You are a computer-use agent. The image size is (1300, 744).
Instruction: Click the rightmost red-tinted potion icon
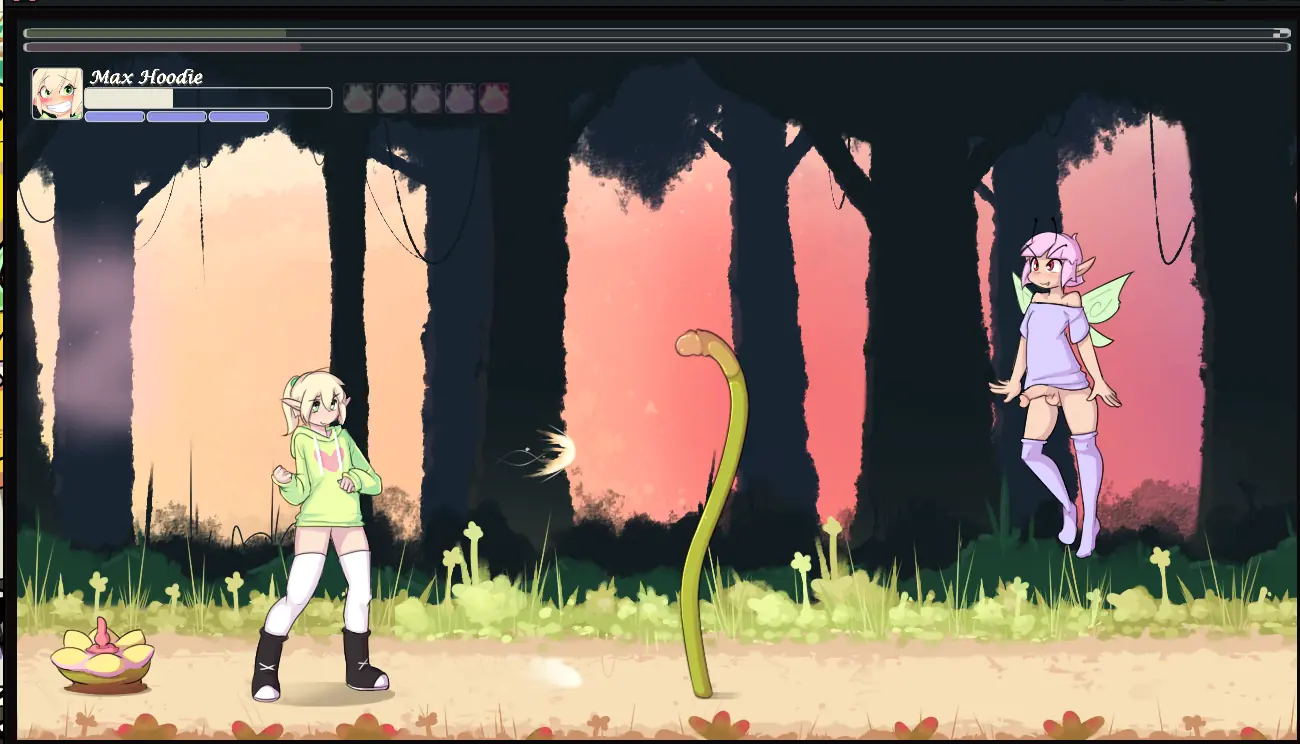pyautogui.click(x=492, y=97)
